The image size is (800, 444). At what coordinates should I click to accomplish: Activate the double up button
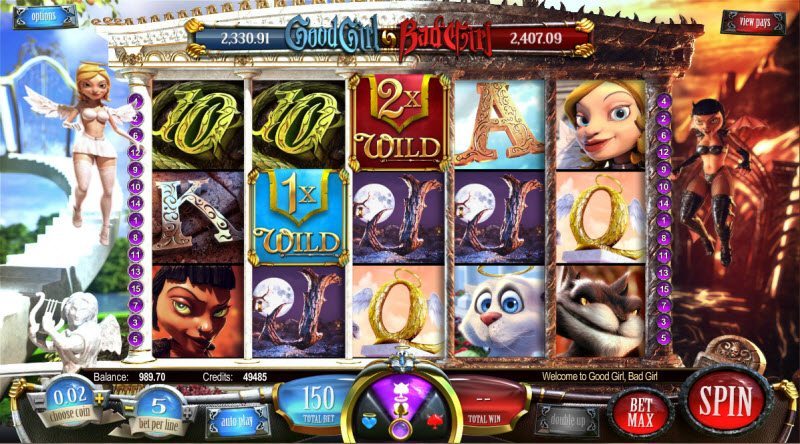(566, 419)
